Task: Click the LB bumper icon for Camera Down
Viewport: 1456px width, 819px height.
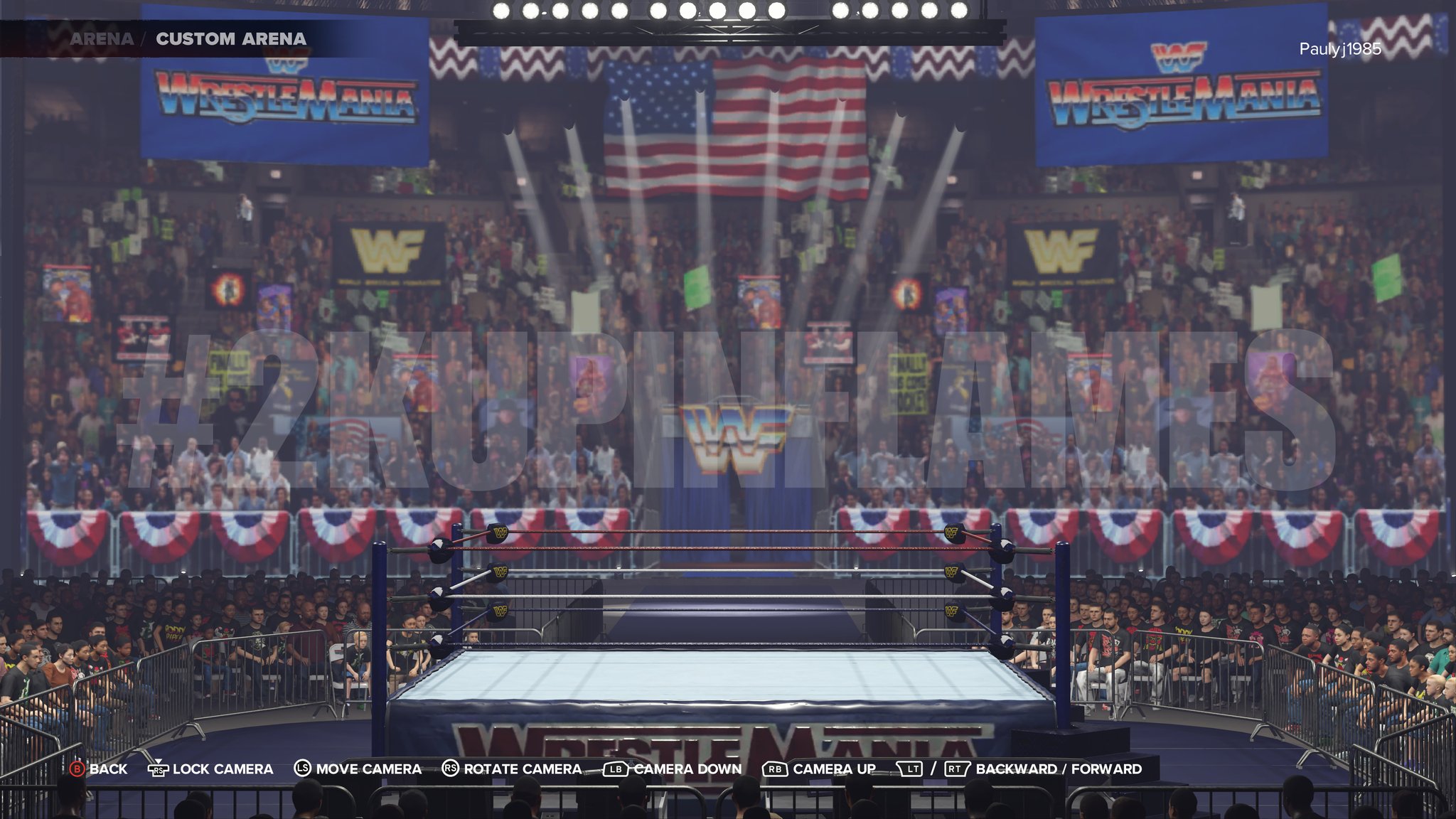Action: (x=616, y=770)
